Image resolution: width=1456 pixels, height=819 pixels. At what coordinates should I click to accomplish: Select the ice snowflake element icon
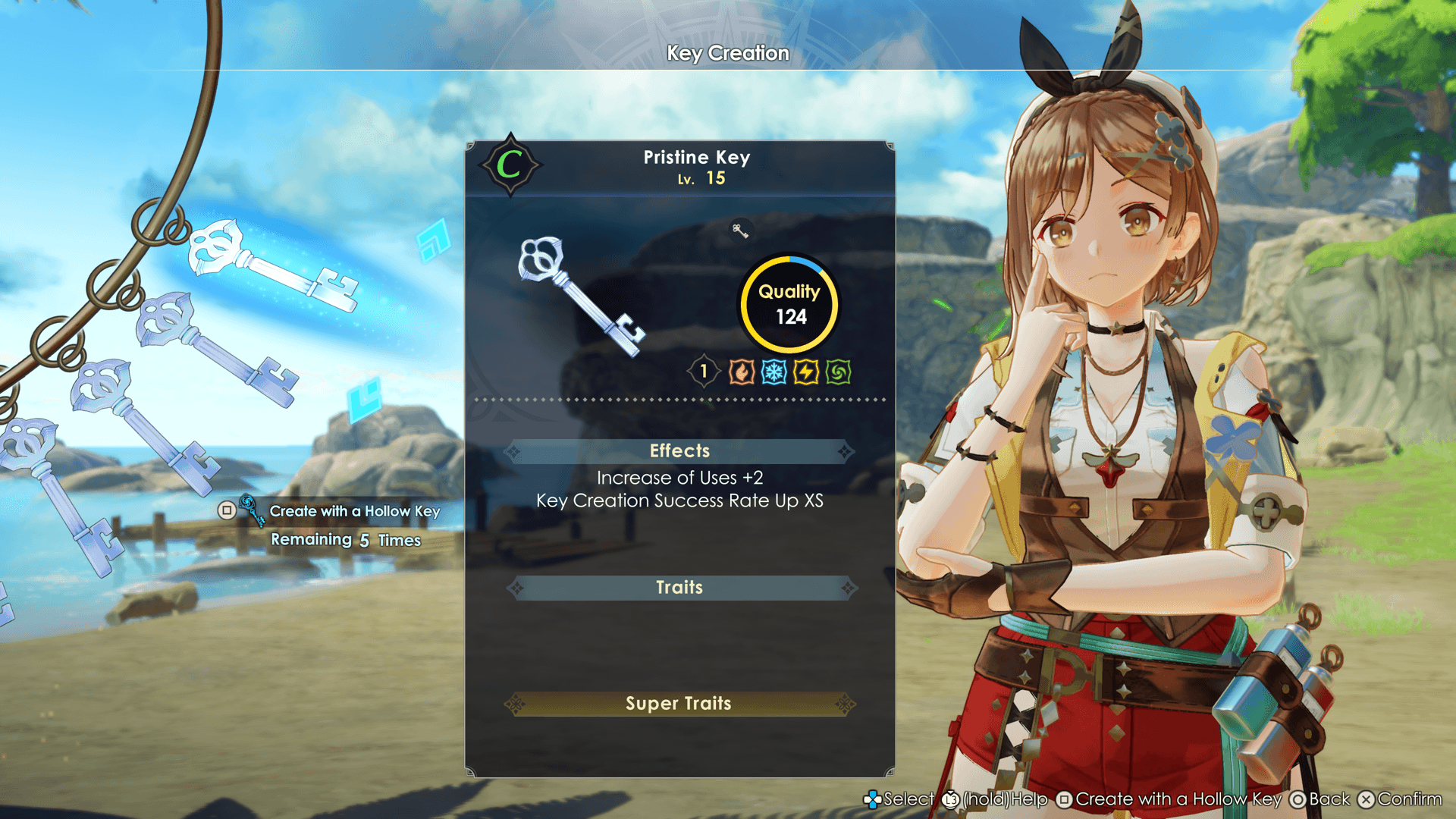point(773,372)
